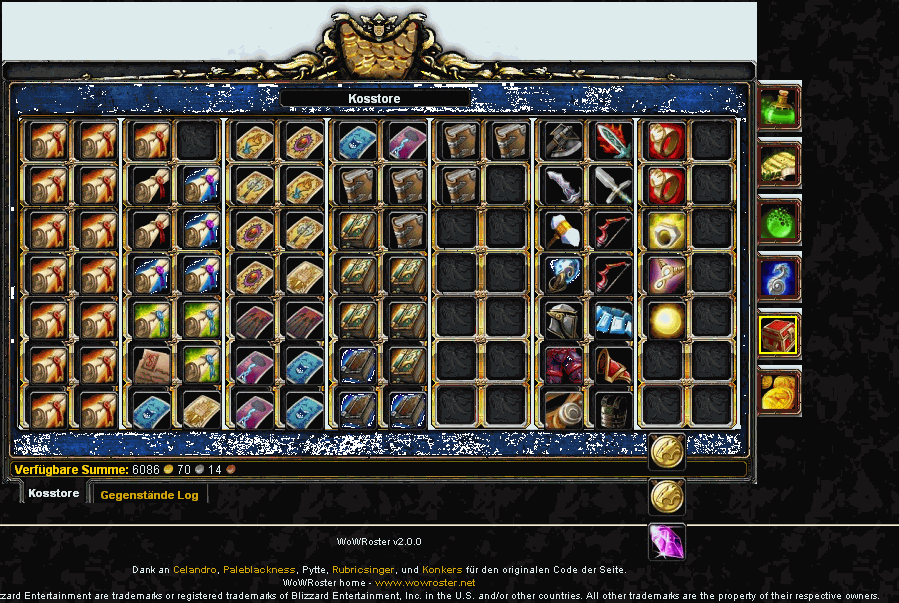Choose the light blue cloth bracers item
Image resolution: width=899 pixels, height=603 pixels.
pos(613,321)
